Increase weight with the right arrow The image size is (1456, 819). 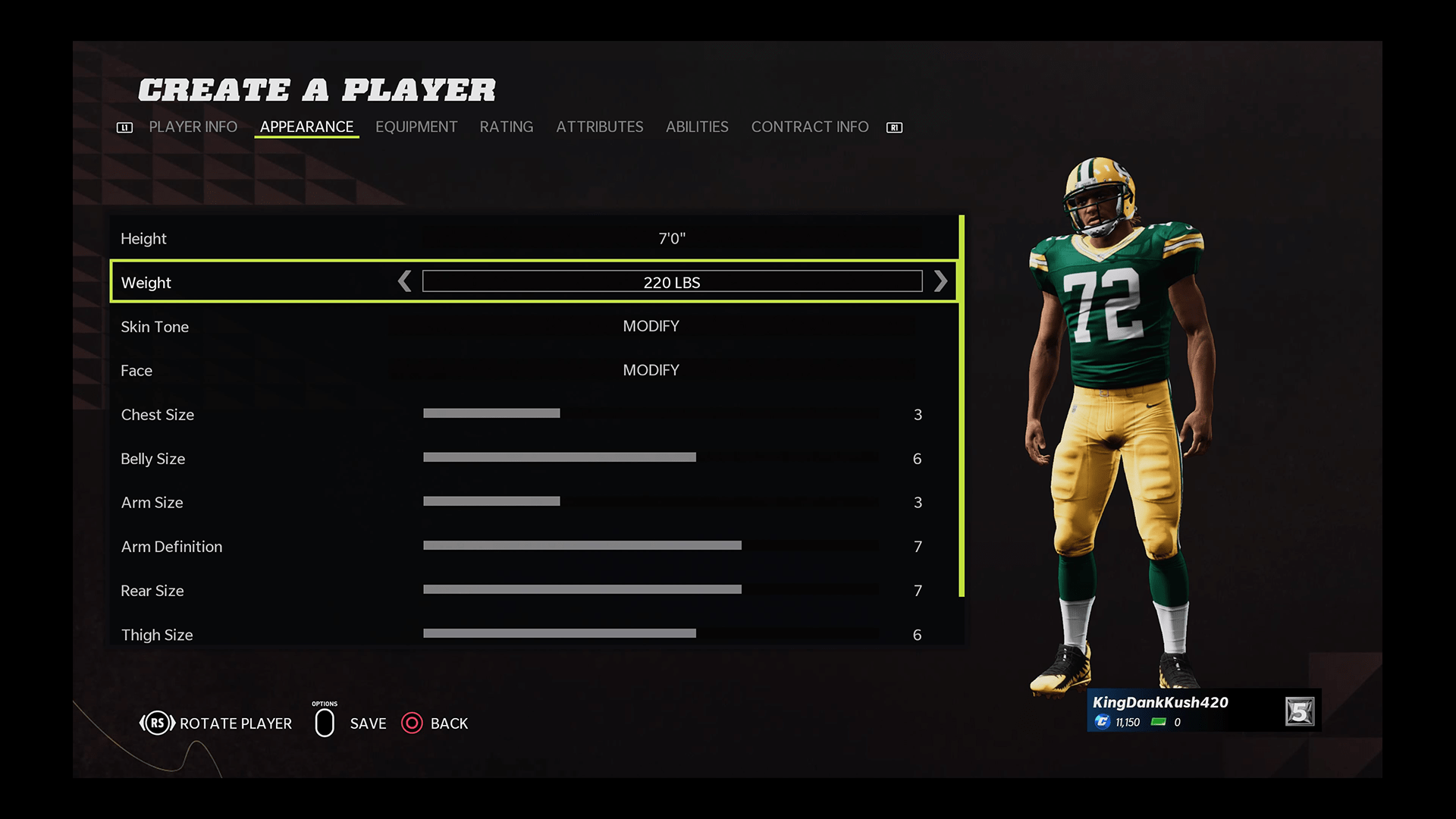coord(940,282)
